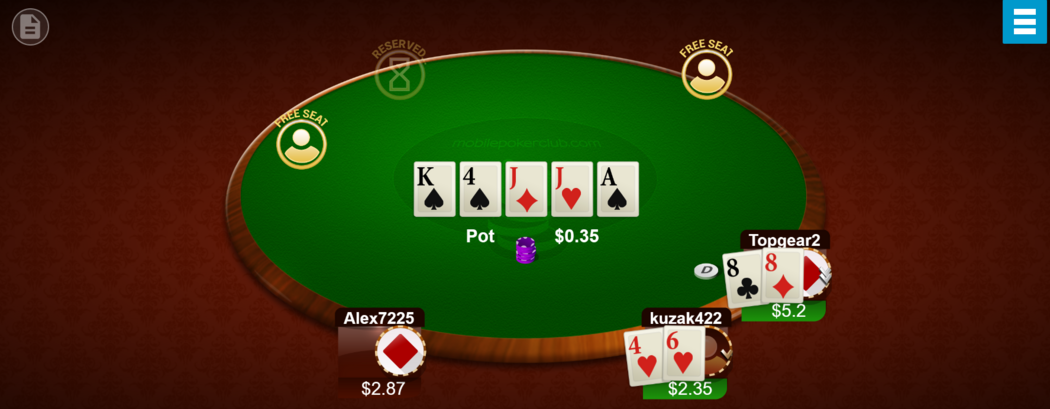The image size is (1050, 409).
Task: Take the free seat at top right
Action: [x=706, y=74]
